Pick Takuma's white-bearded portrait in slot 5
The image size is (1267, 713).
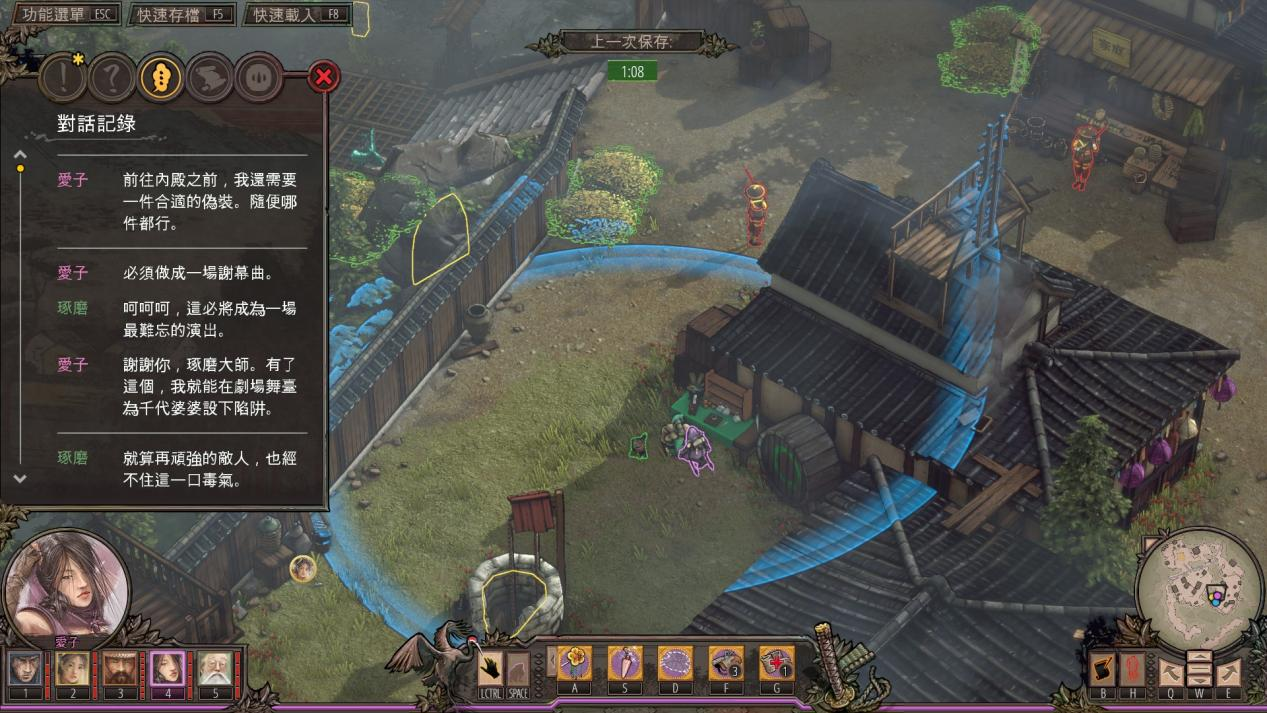click(x=214, y=669)
